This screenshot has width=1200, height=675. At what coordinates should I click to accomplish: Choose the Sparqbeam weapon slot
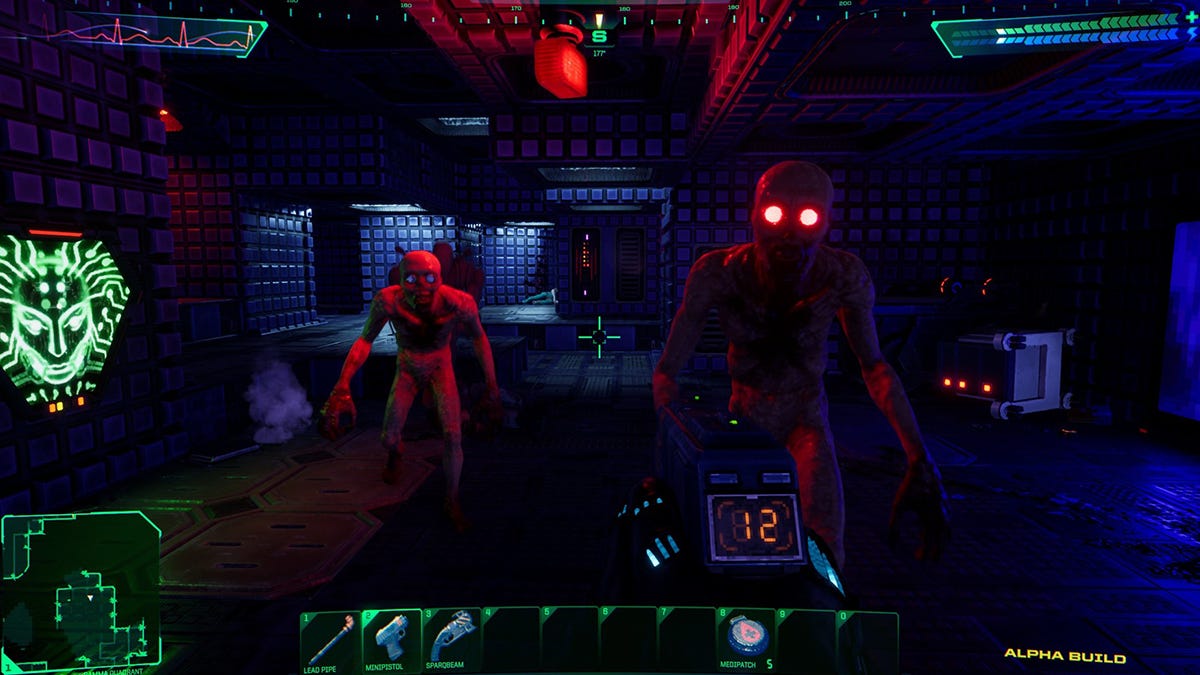pos(451,640)
